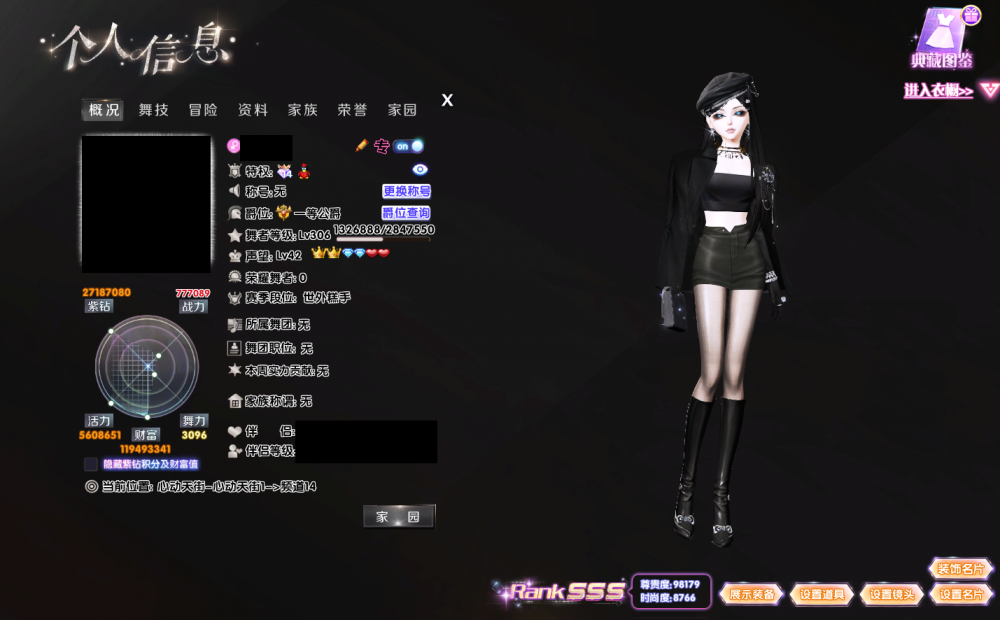The width and height of the screenshot is (1000, 620).
Task: Click the pencil edit name icon
Action: point(362,146)
